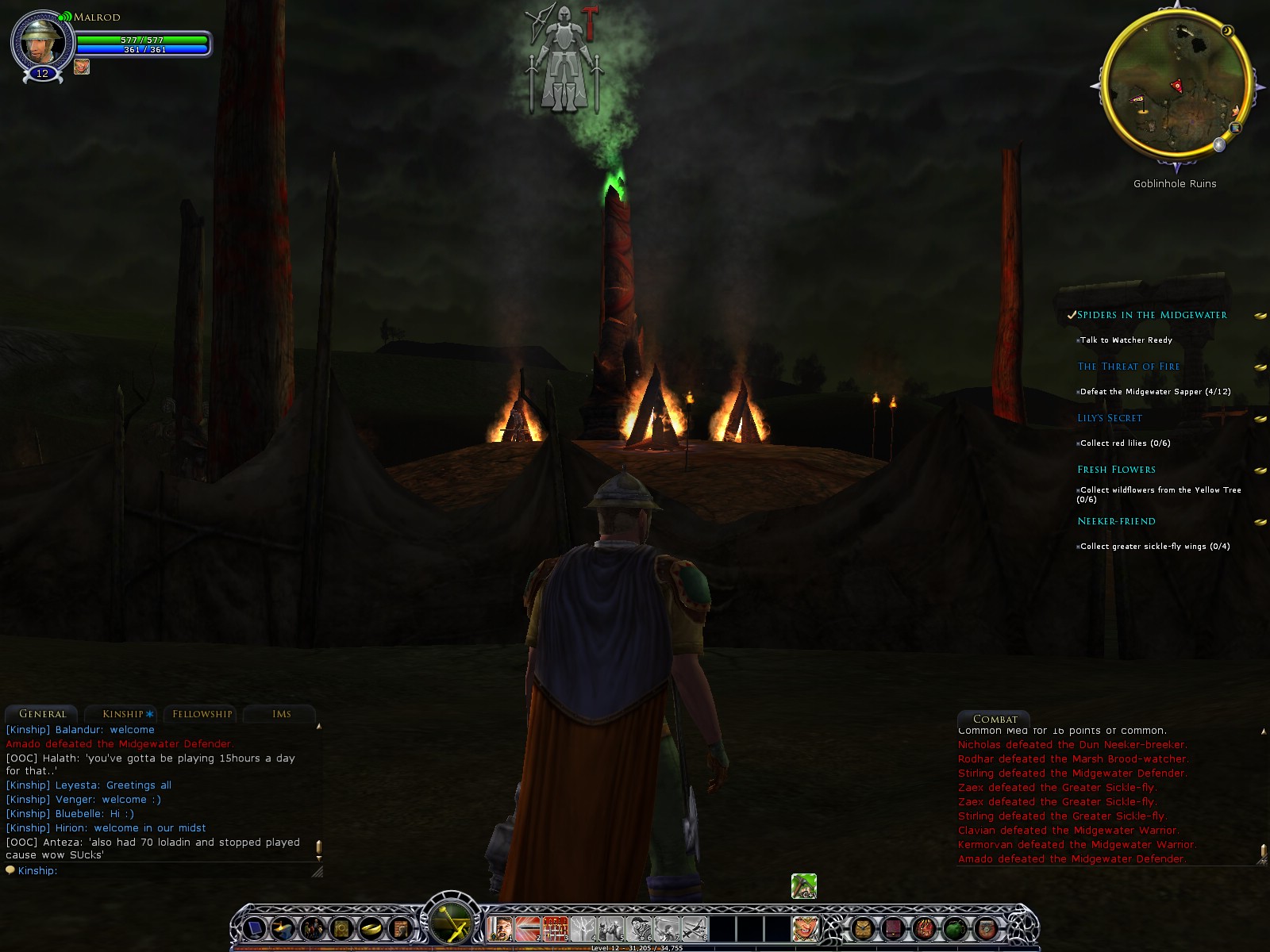Open the Kinship chat tab
Viewport: 1270px width, 952px height.
(x=123, y=714)
